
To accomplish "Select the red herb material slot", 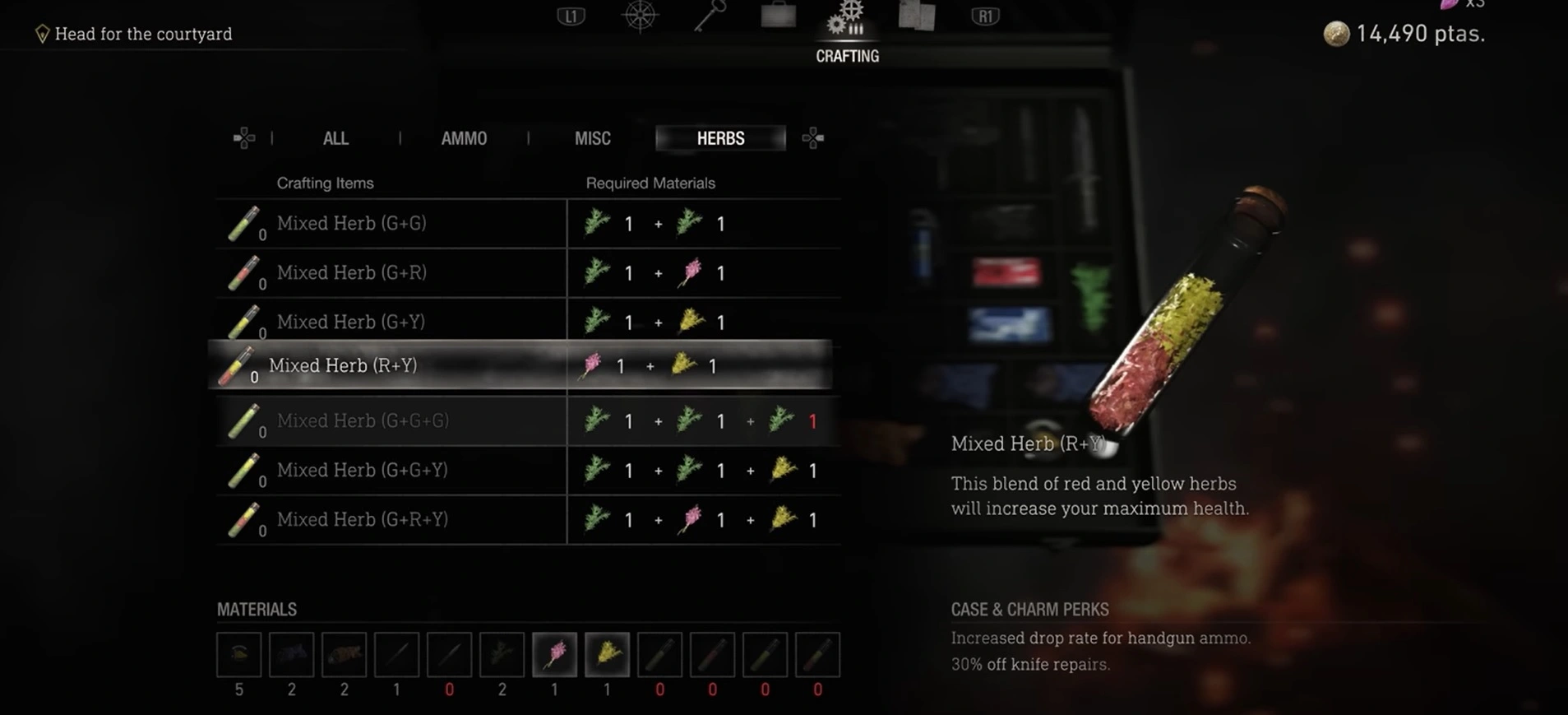I will [554, 655].
